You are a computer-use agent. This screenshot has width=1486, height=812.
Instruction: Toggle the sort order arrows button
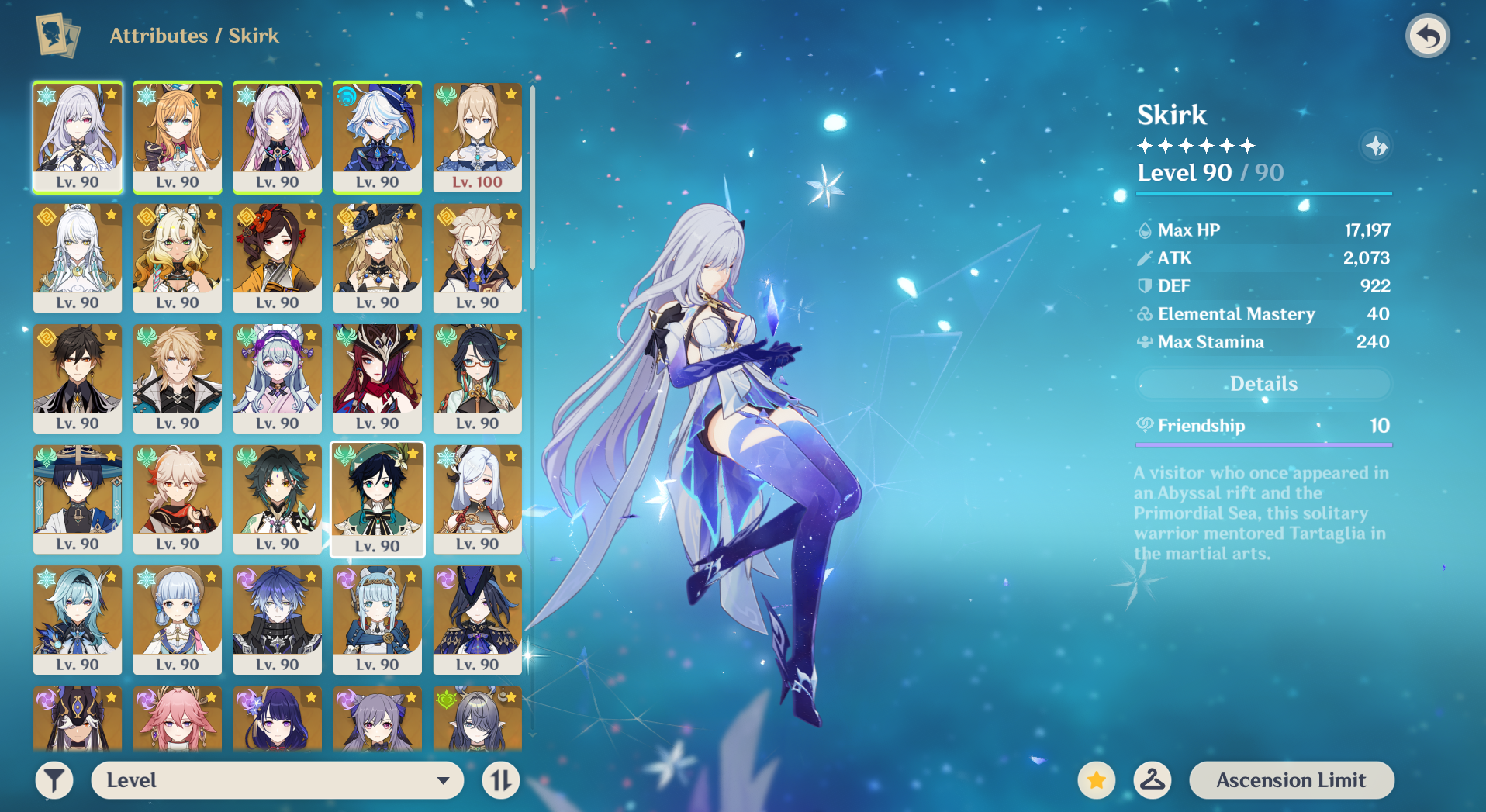[x=500, y=780]
